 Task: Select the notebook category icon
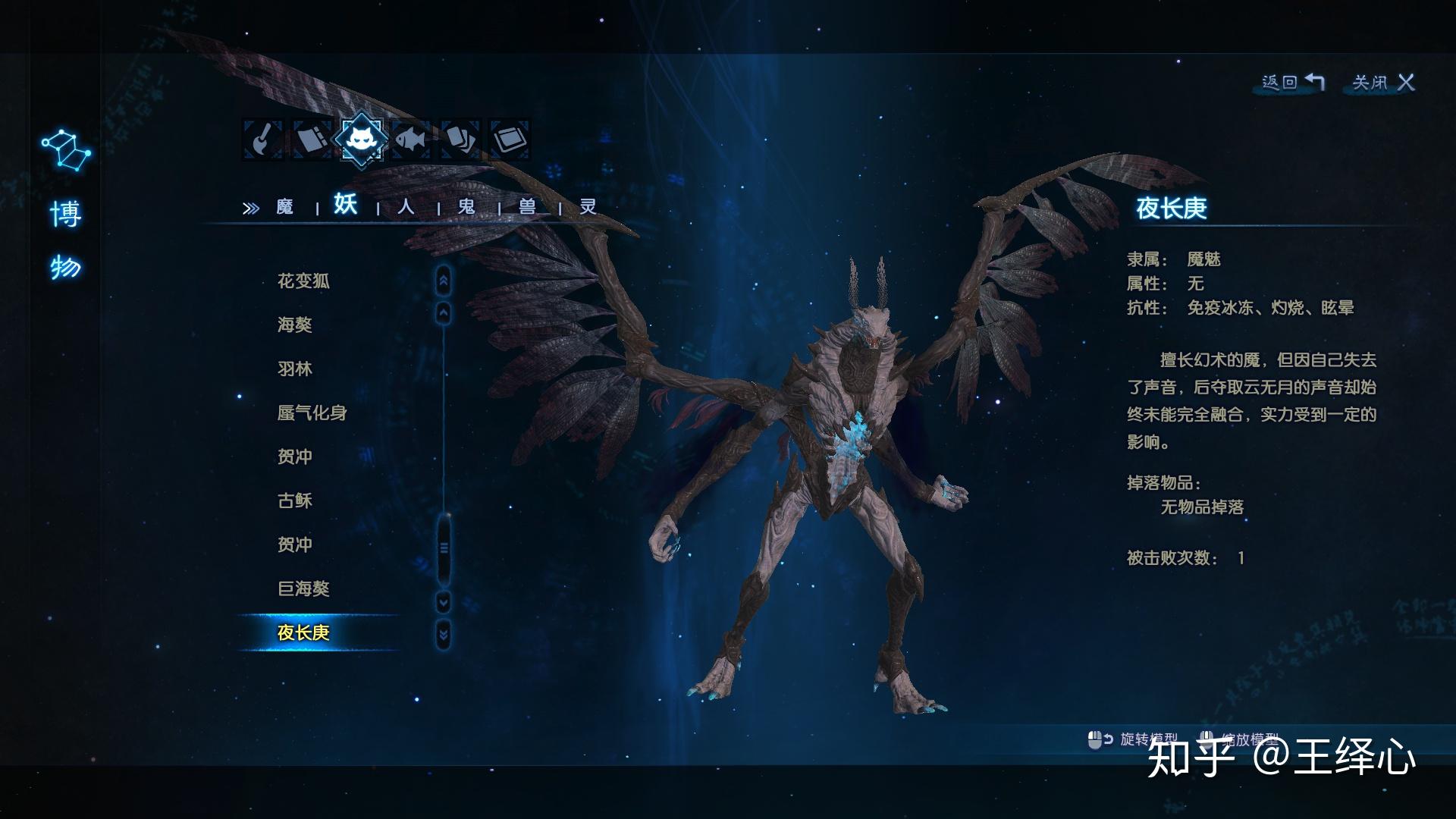coord(312,140)
